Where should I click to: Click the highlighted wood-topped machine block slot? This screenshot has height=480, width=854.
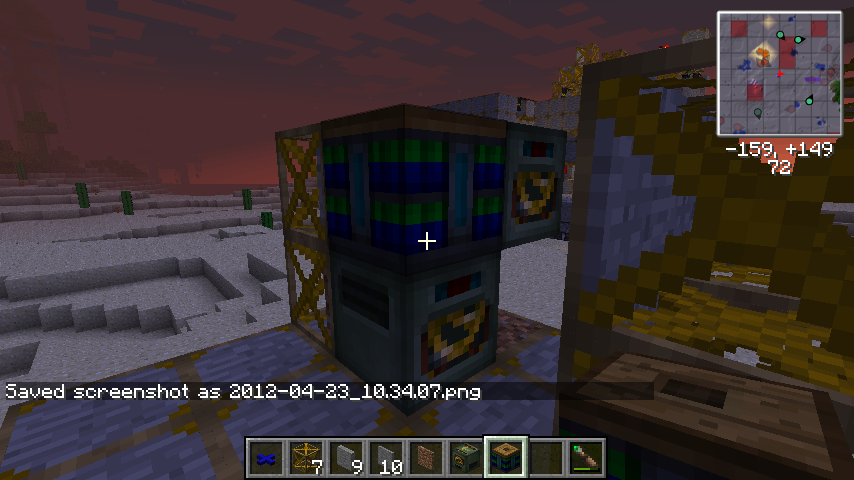click(506, 457)
